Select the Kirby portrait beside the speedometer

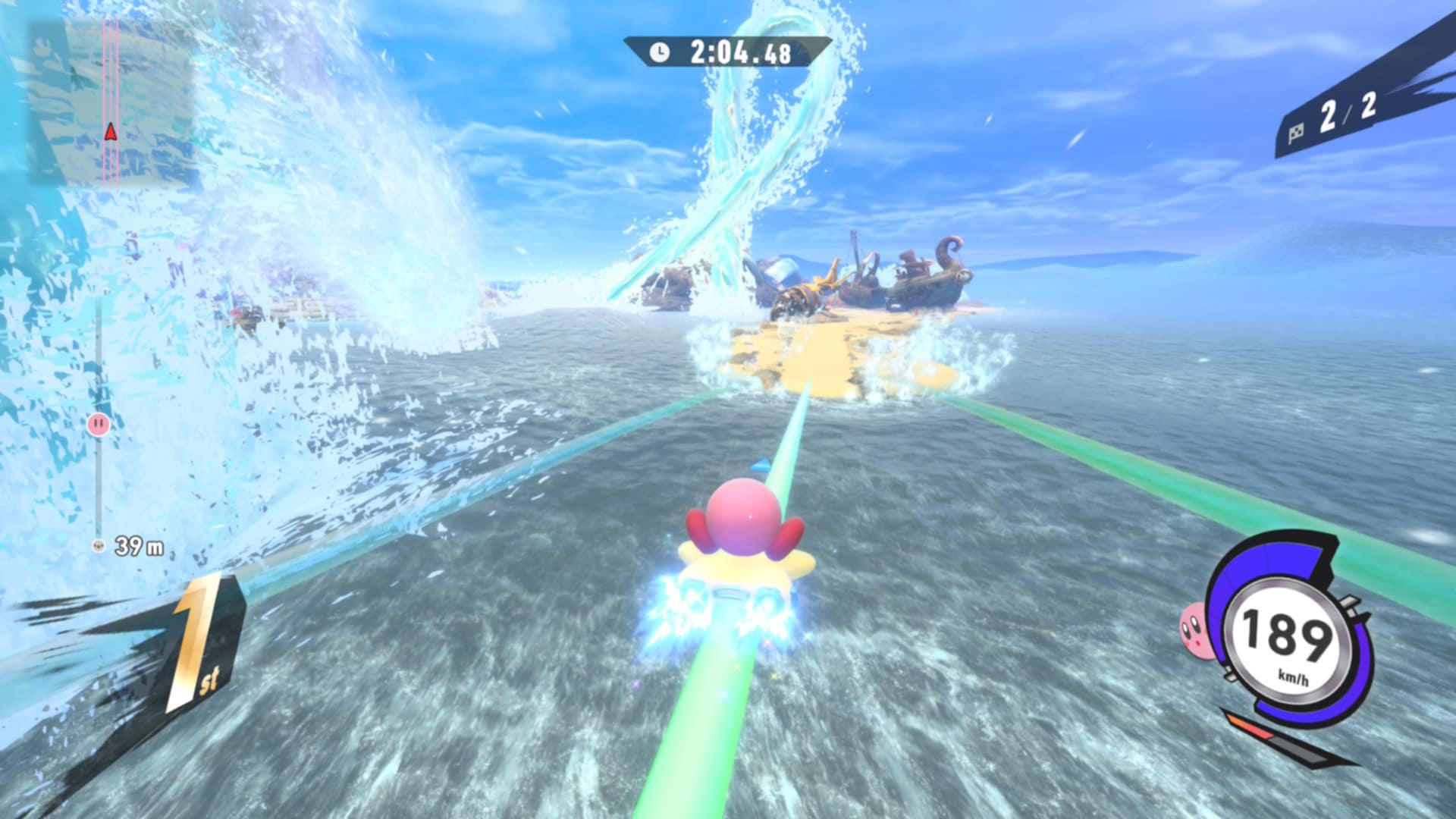[1193, 629]
